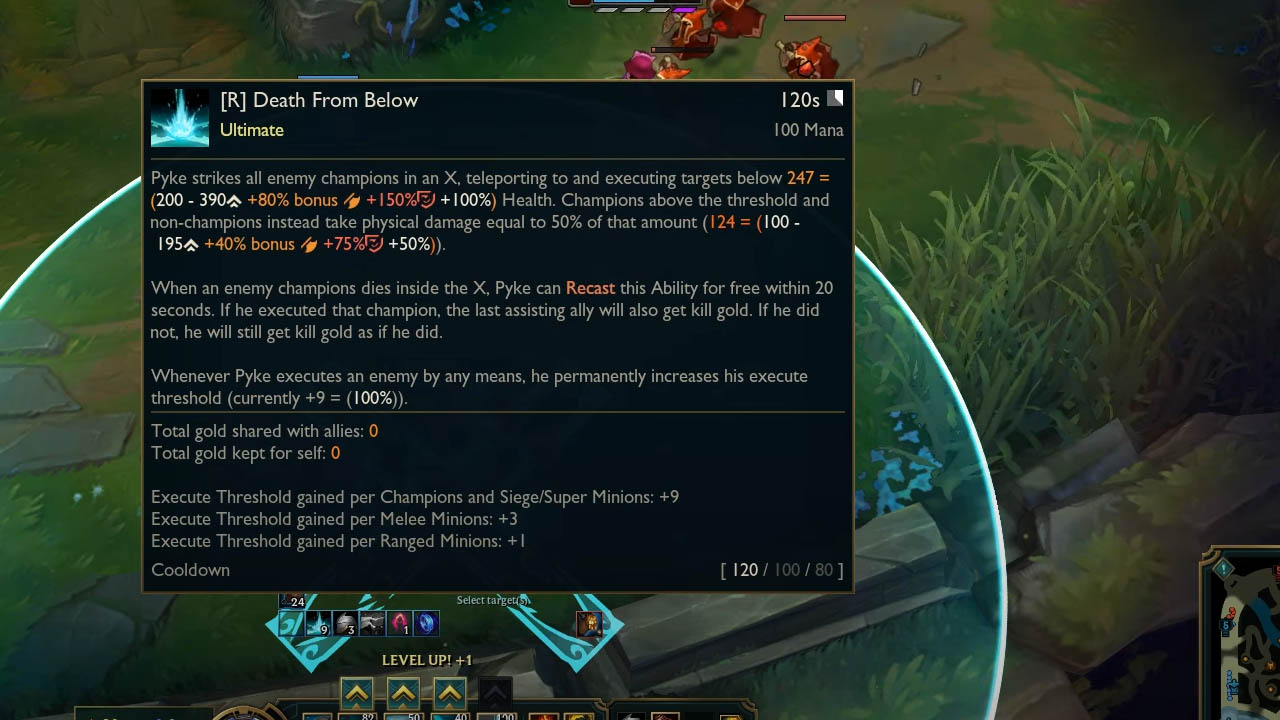The image size is (1280, 720).
Task: Click the enemy champion portrait under Select target(s)
Action: point(589,624)
